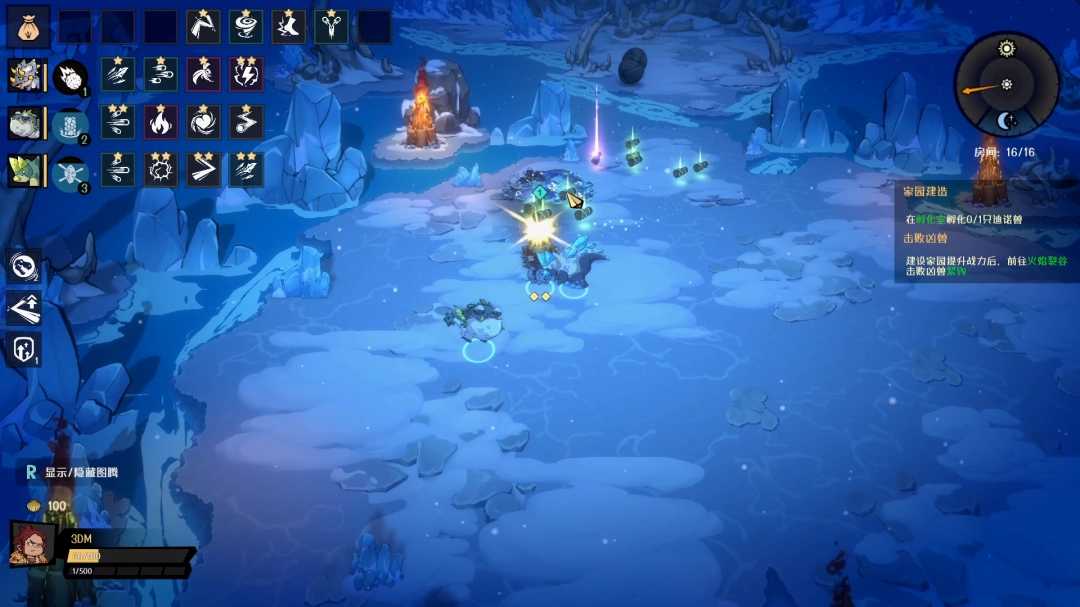The height and width of the screenshot is (607, 1080).
Task: Click the 3DM player portrait
Action: point(32,544)
